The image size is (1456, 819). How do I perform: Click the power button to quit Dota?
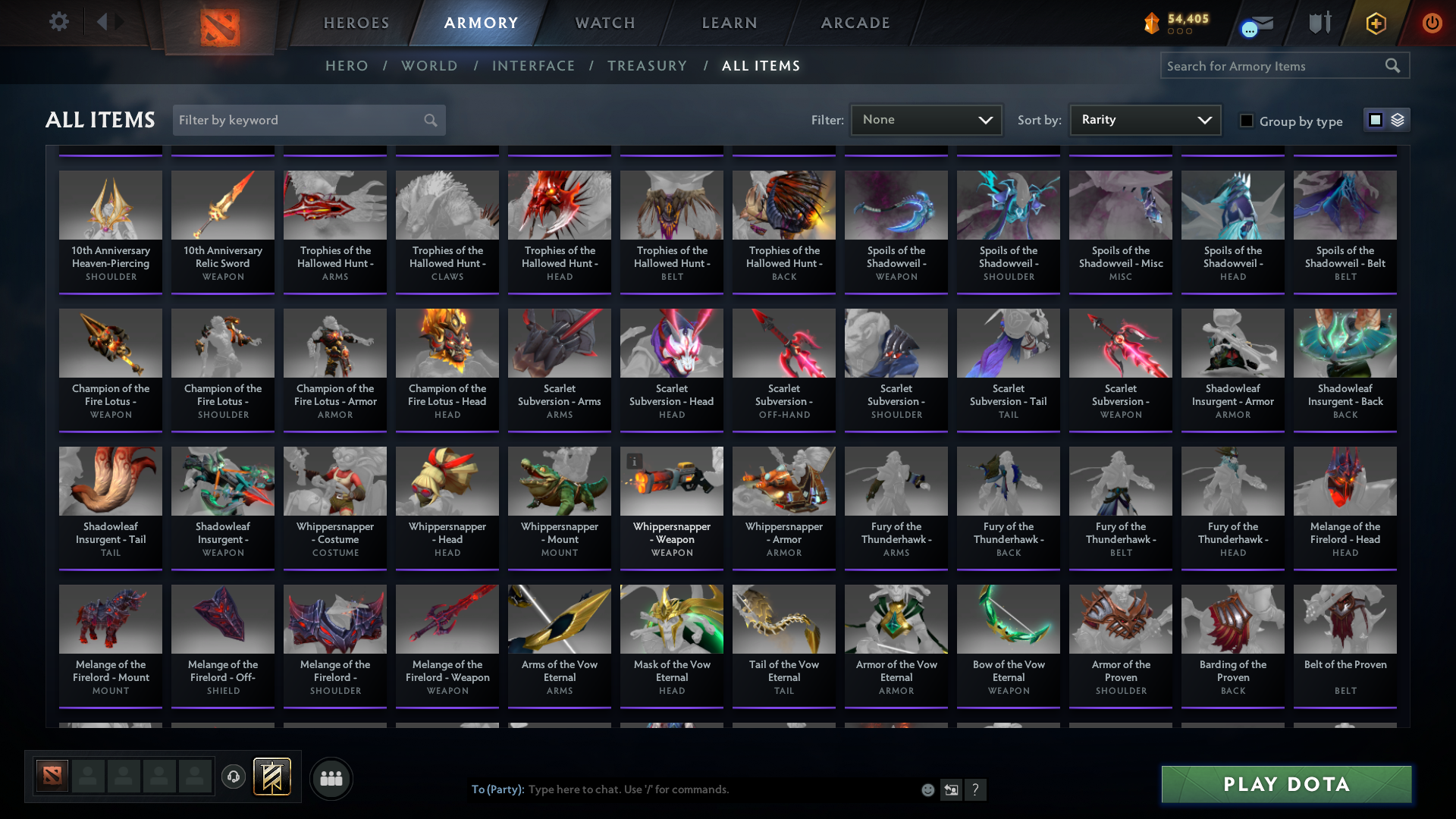[1432, 23]
